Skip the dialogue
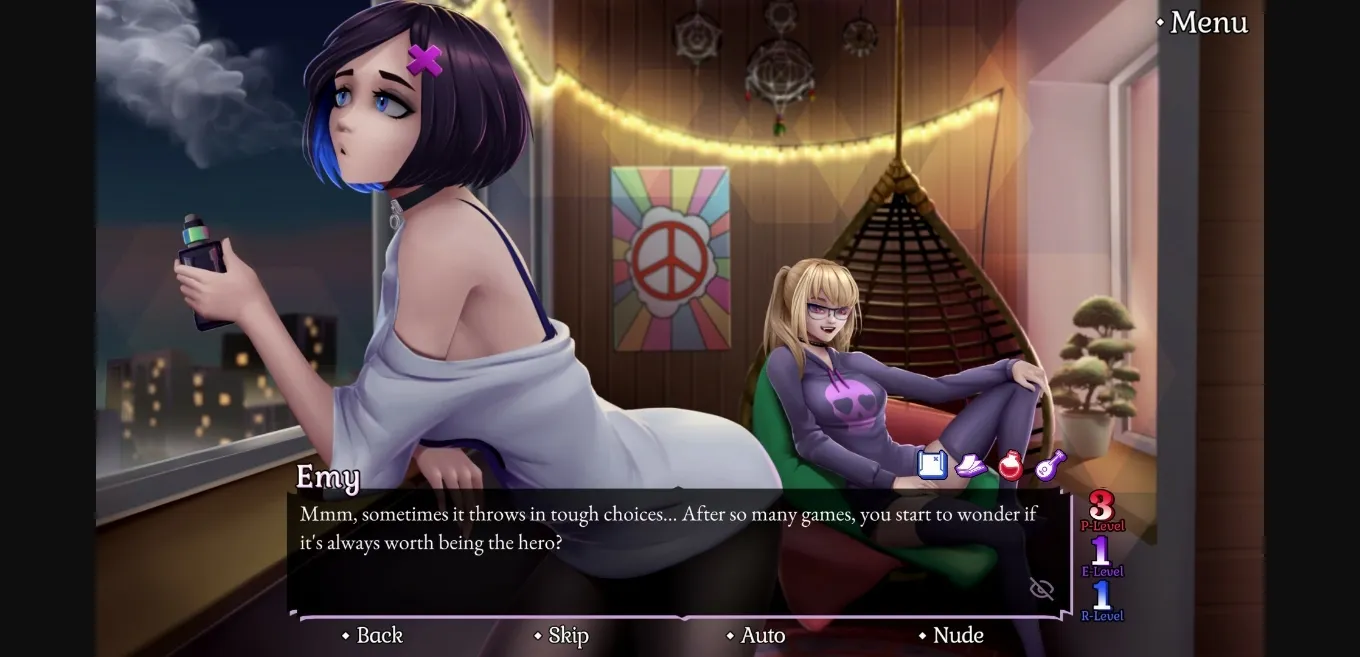The height and width of the screenshot is (657, 1360). coord(561,635)
